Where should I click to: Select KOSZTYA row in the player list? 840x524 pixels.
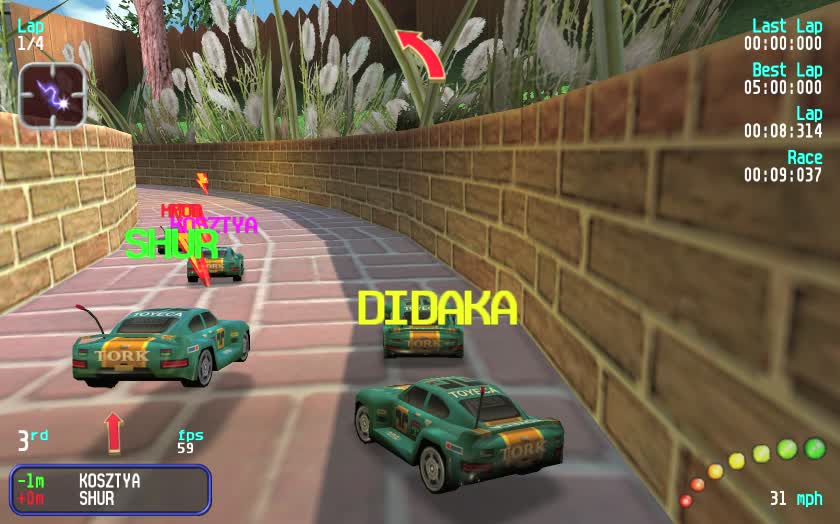(x=109, y=481)
